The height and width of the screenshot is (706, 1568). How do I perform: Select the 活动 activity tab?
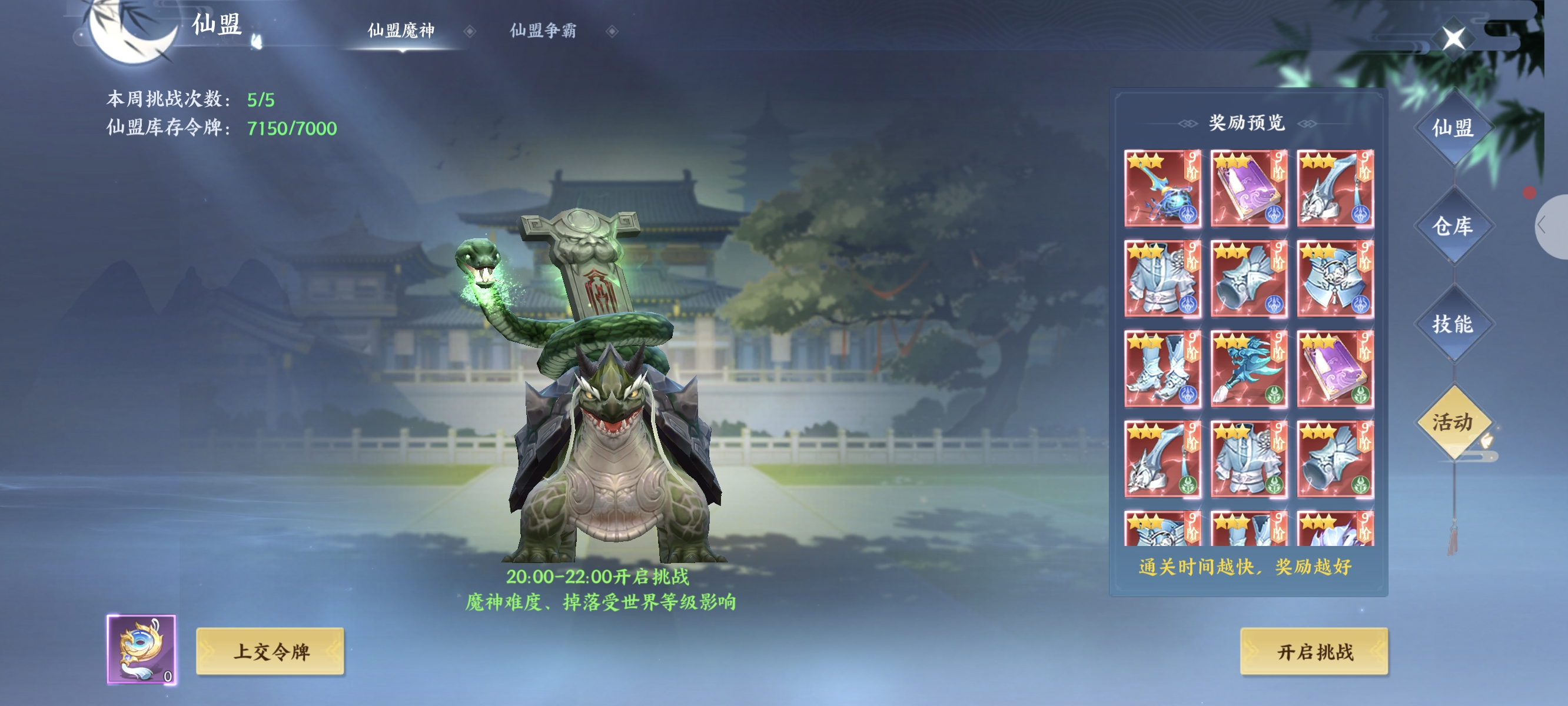tap(1453, 422)
